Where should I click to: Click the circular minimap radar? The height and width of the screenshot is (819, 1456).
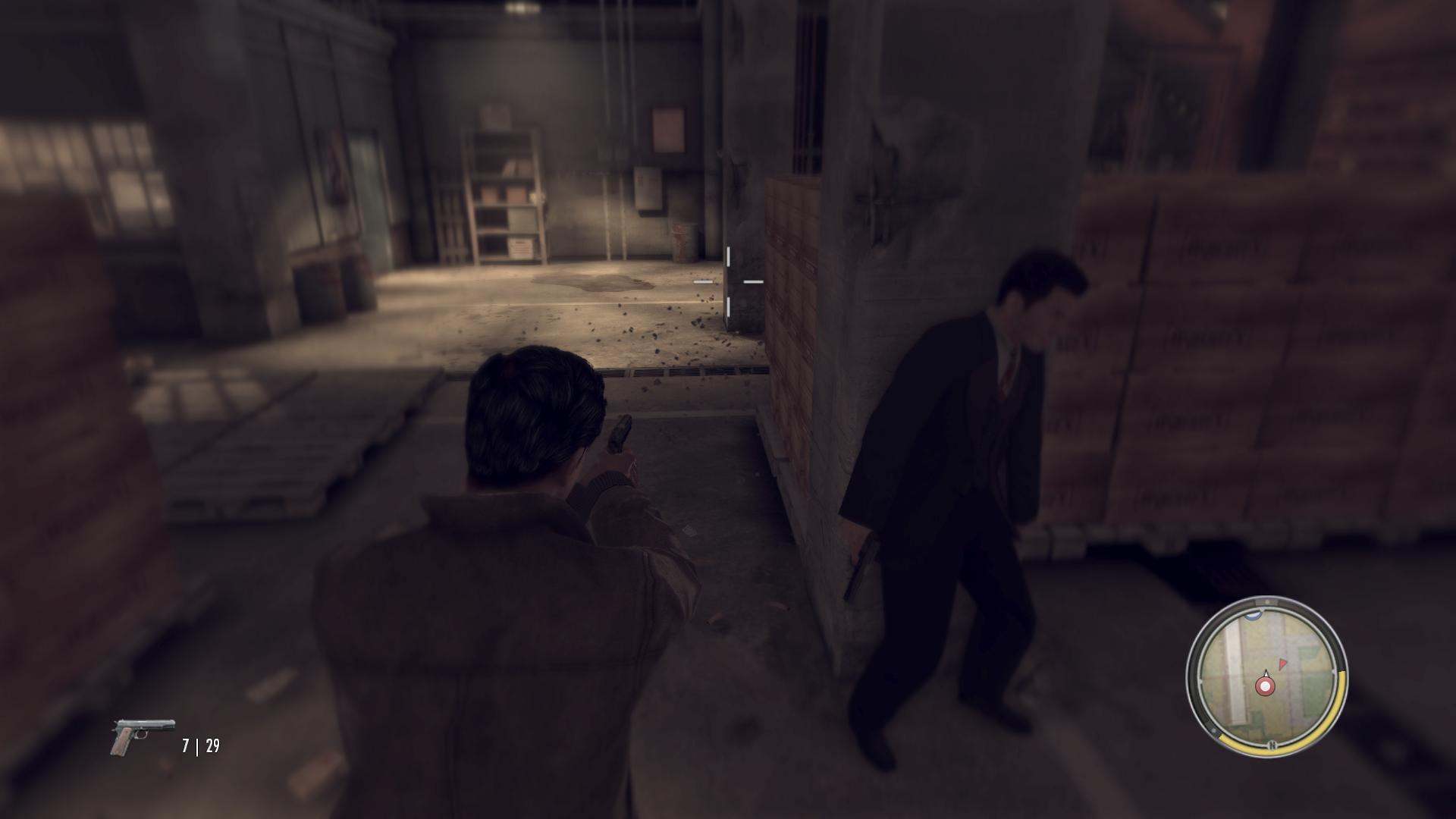[x=1266, y=676]
